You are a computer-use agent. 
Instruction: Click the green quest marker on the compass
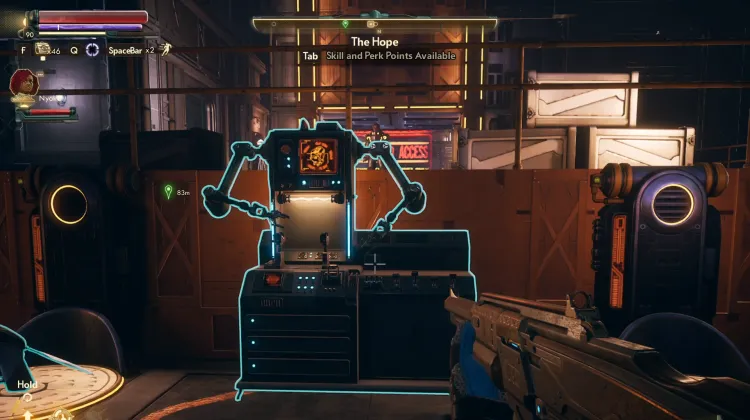(x=345, y=23)
